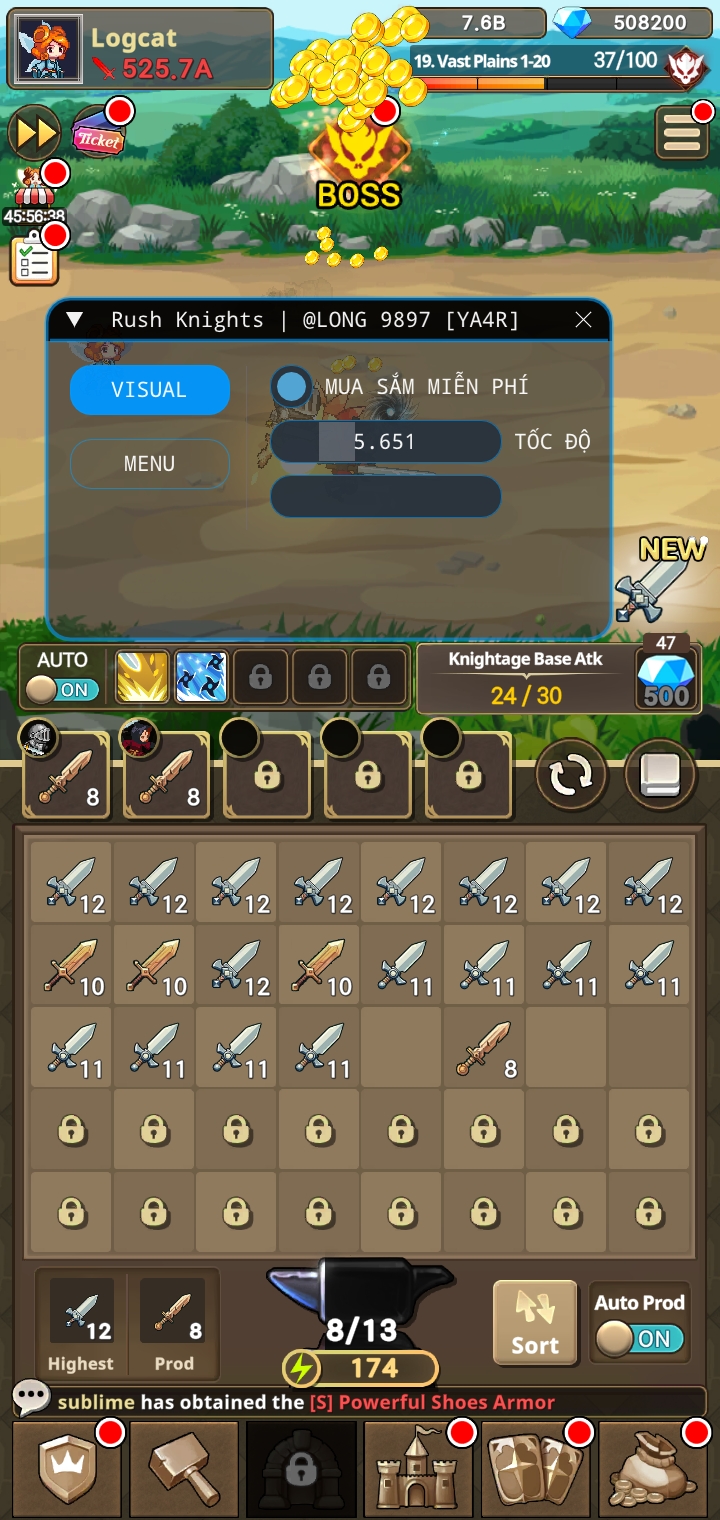Switch to the VISUAL tab

(150, 390)
